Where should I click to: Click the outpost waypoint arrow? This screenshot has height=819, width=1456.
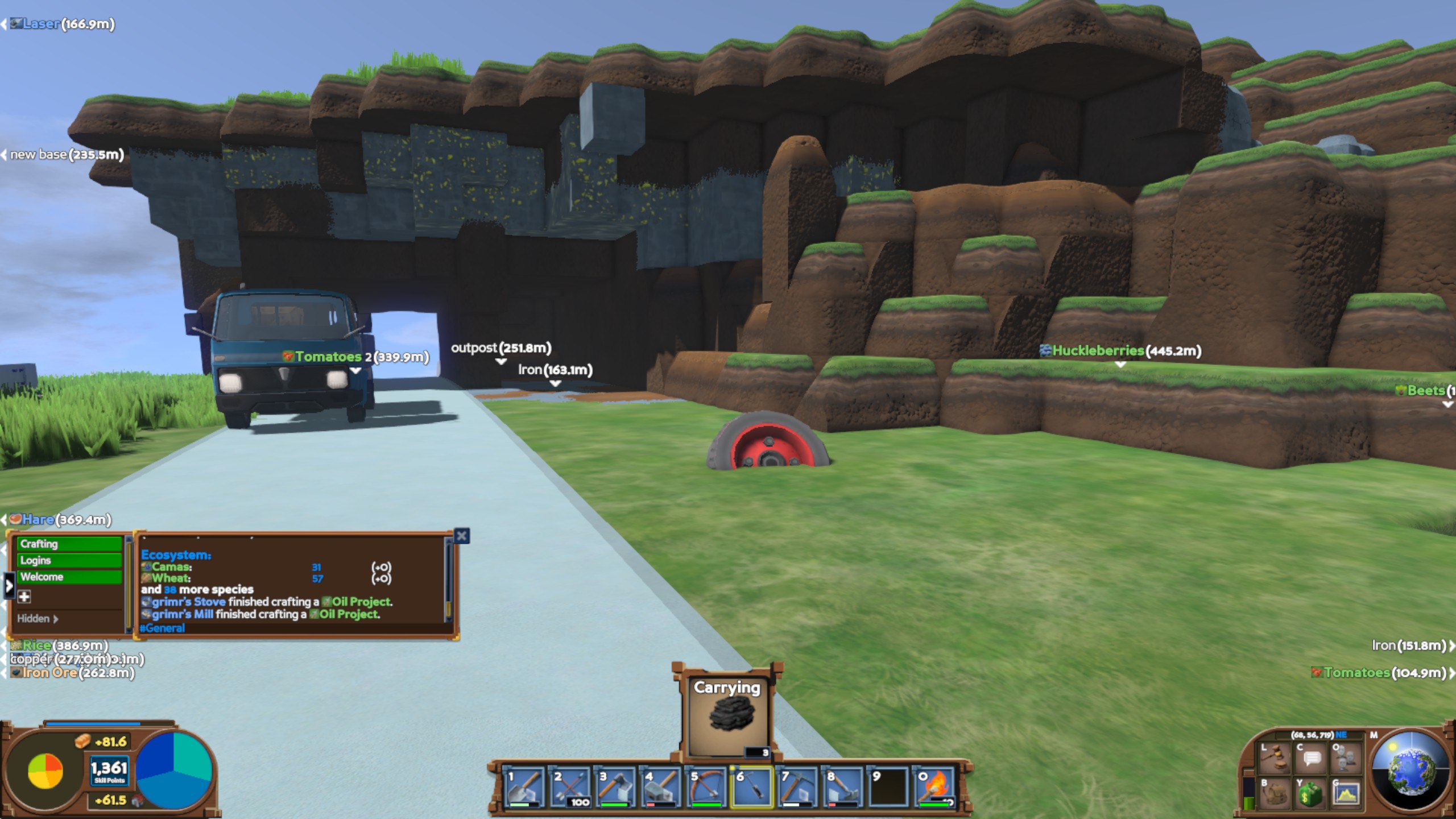pyautogui.click(x=500, y=362)
